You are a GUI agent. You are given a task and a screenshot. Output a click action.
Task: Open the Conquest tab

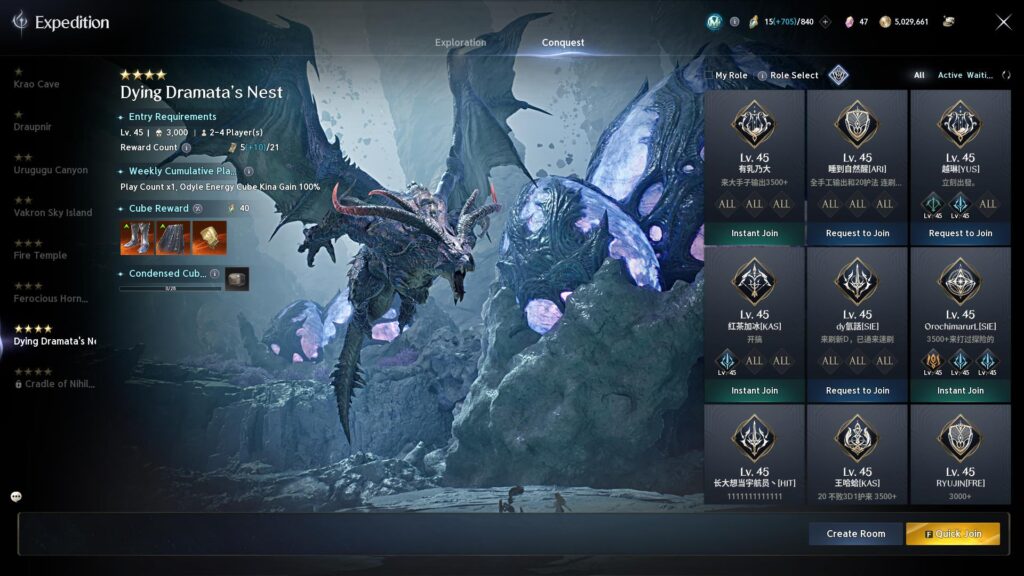click(x=563, y=43)
